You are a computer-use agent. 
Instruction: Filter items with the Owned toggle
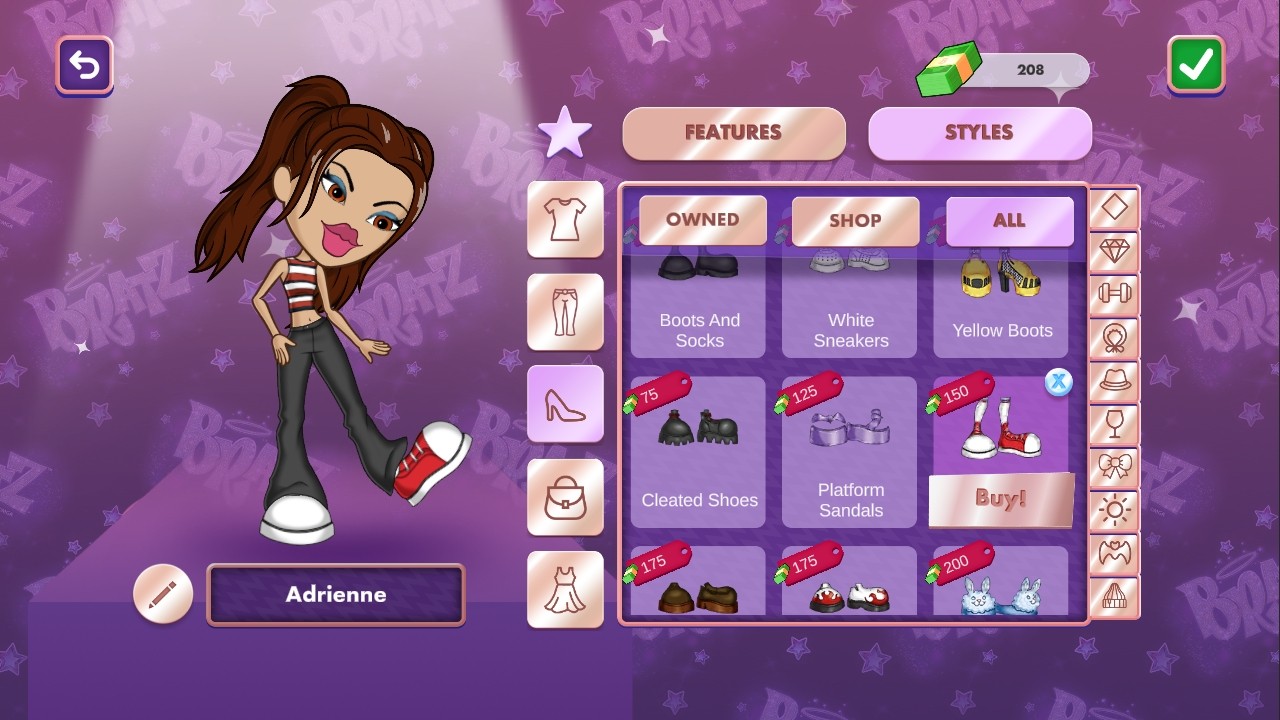(701, 220)
